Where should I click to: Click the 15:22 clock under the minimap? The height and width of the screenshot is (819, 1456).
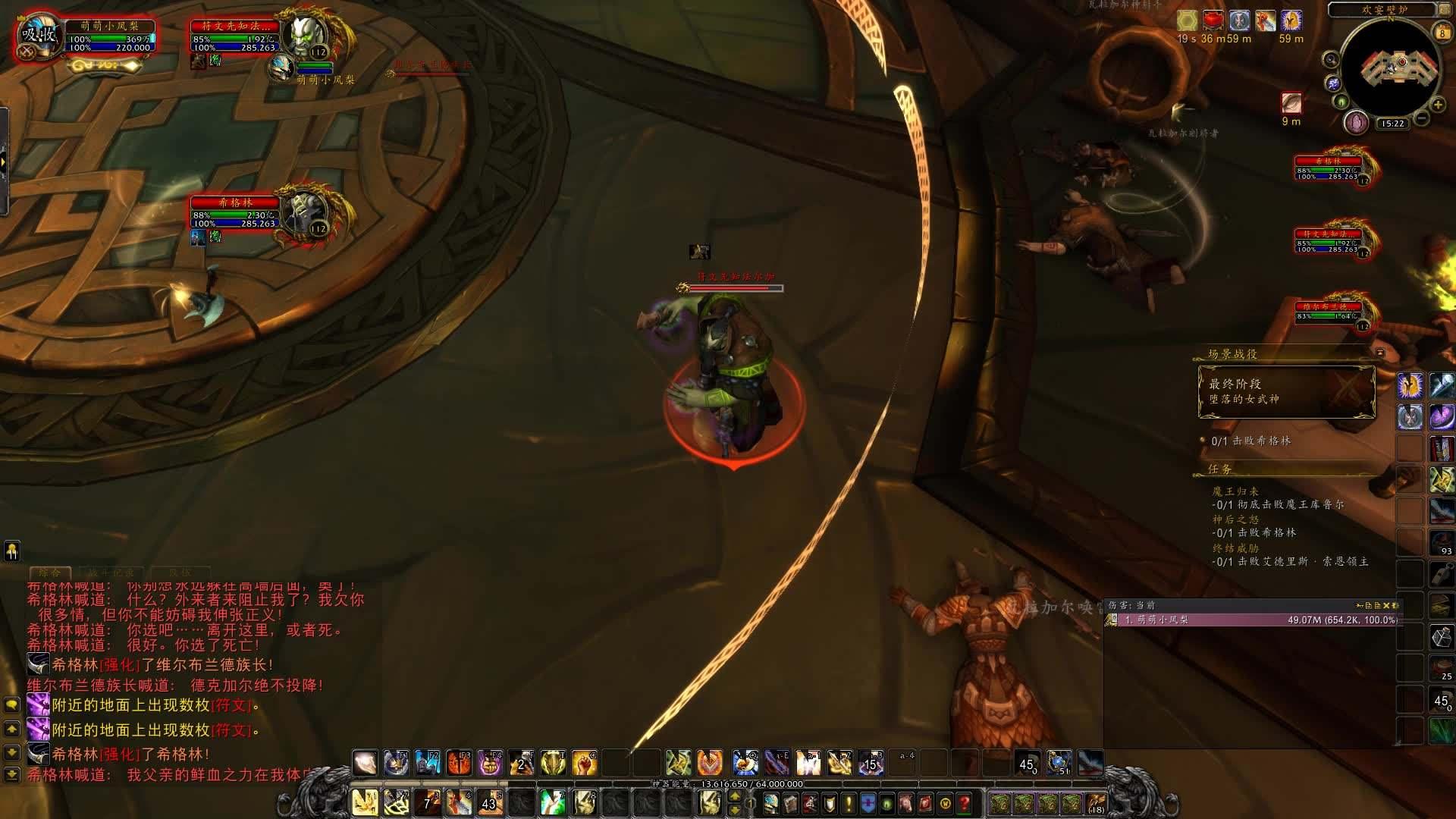click(1393, 122)
